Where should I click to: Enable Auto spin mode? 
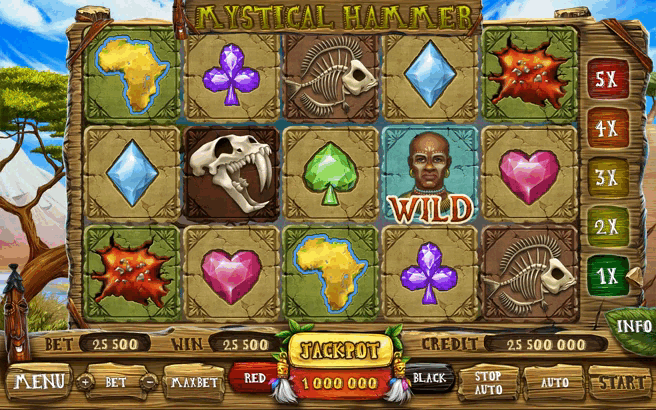553,381
